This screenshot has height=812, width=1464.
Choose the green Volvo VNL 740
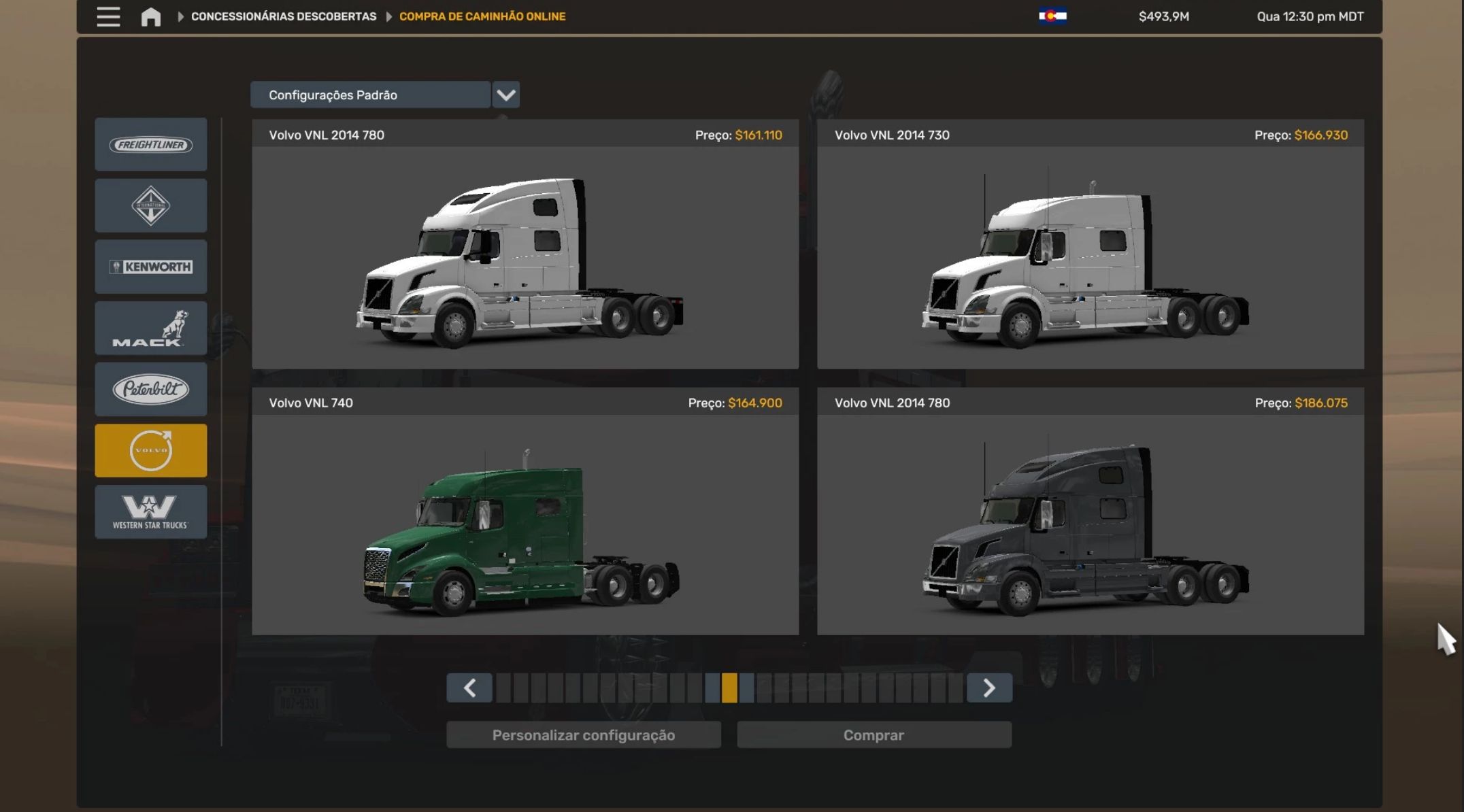(525, 524)
